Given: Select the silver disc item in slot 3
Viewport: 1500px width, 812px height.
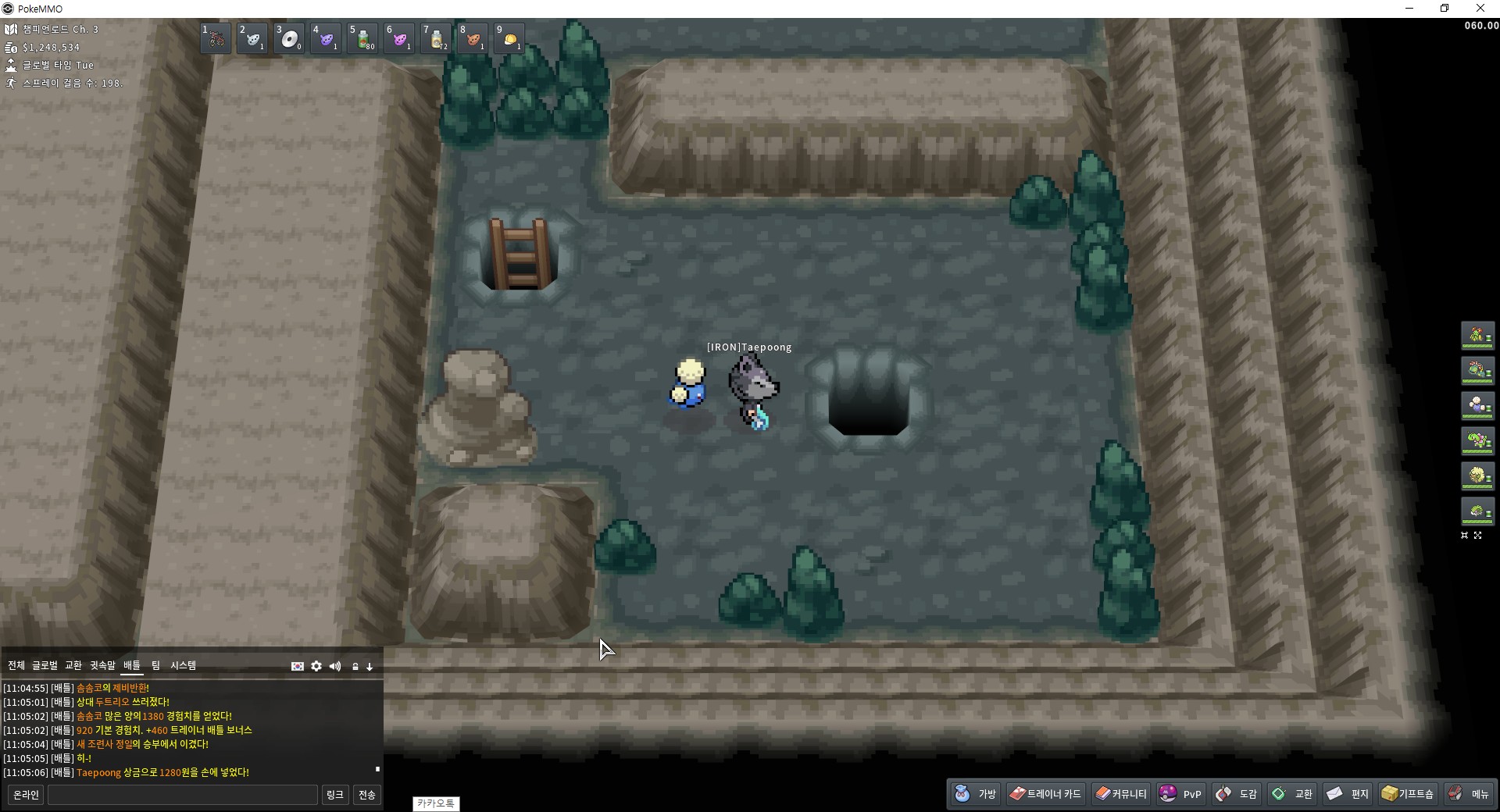Looking at the screenshot, I should click(x=290, y=38).
